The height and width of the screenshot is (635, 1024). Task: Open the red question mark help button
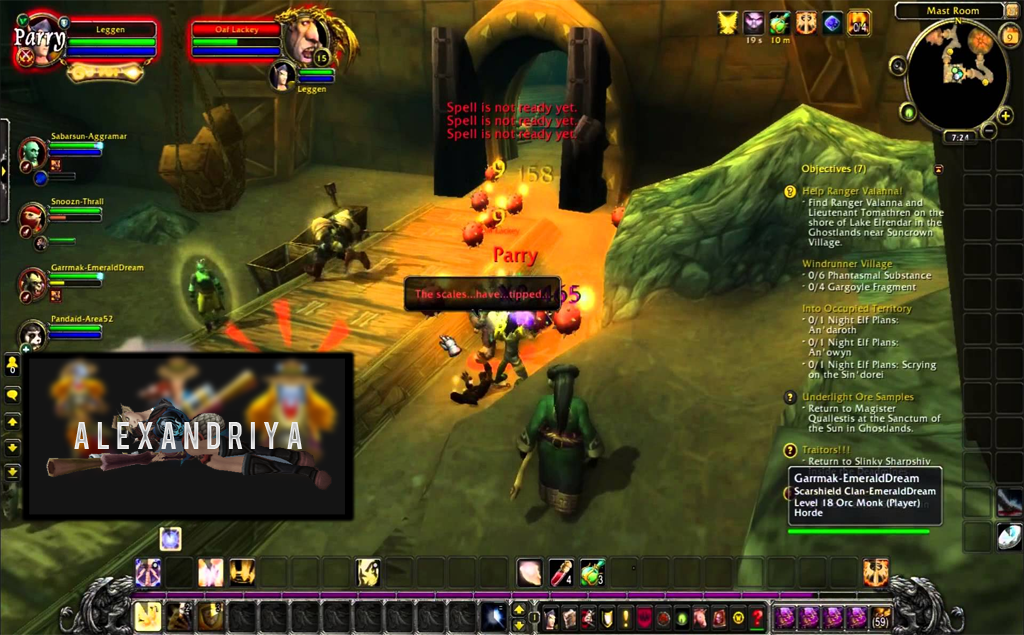coord(757,618)
